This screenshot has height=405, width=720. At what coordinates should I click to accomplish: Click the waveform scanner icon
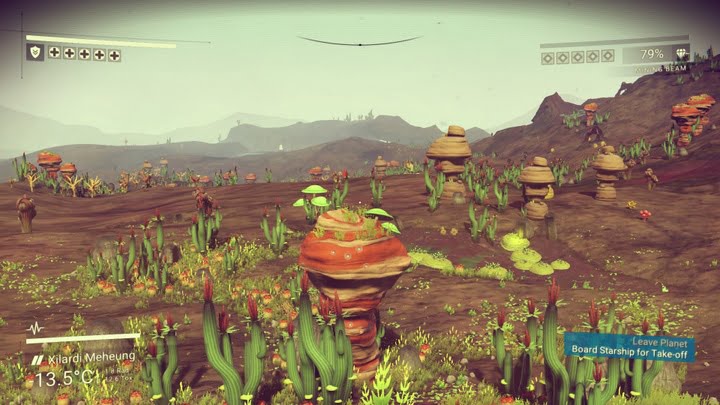(x=35, y=328)
